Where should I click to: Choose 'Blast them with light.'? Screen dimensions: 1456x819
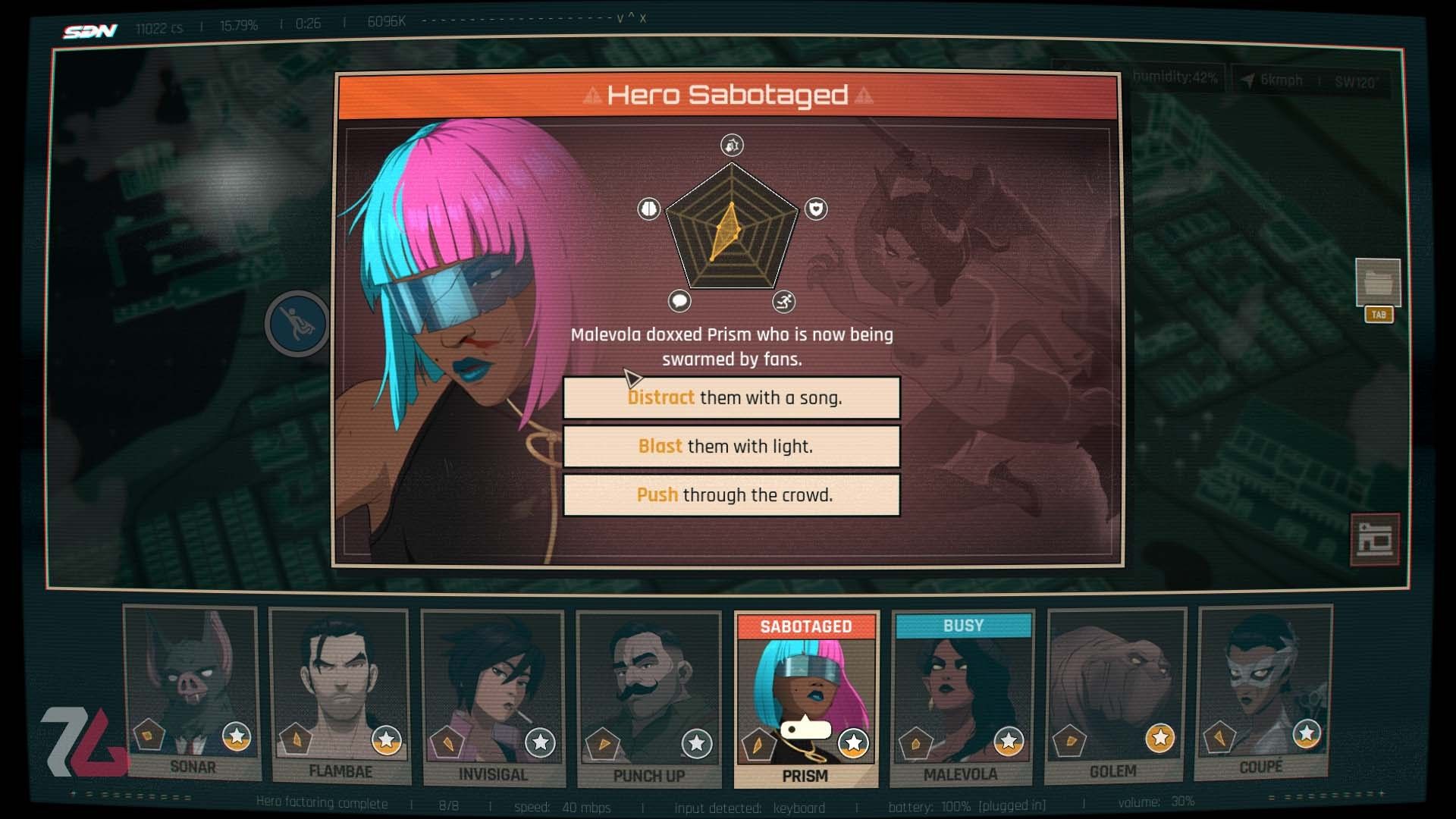click(x=732, y=447)
